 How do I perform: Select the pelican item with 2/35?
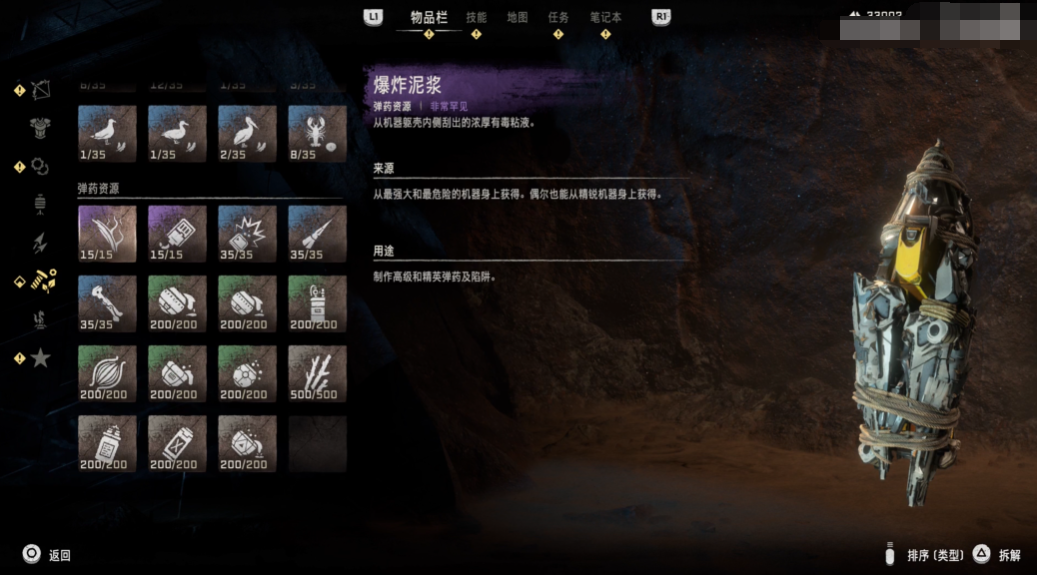247,133
